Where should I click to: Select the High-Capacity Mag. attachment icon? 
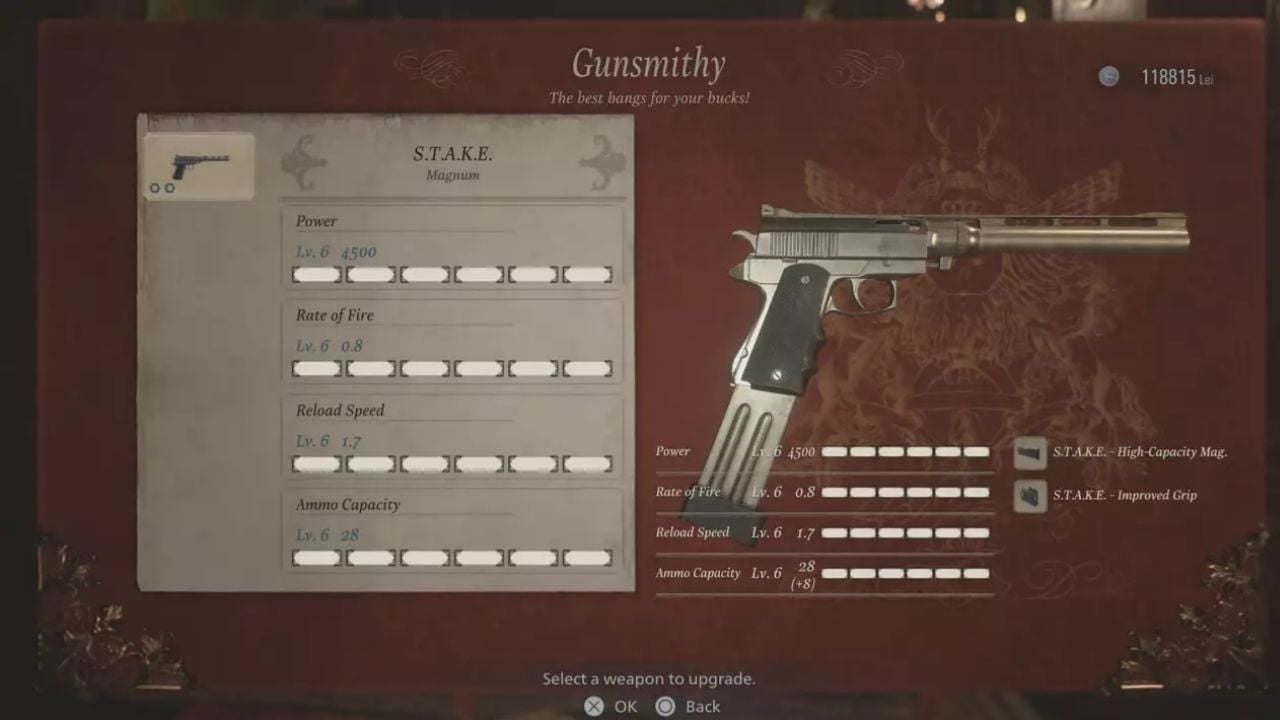[x=1030, y=453]
